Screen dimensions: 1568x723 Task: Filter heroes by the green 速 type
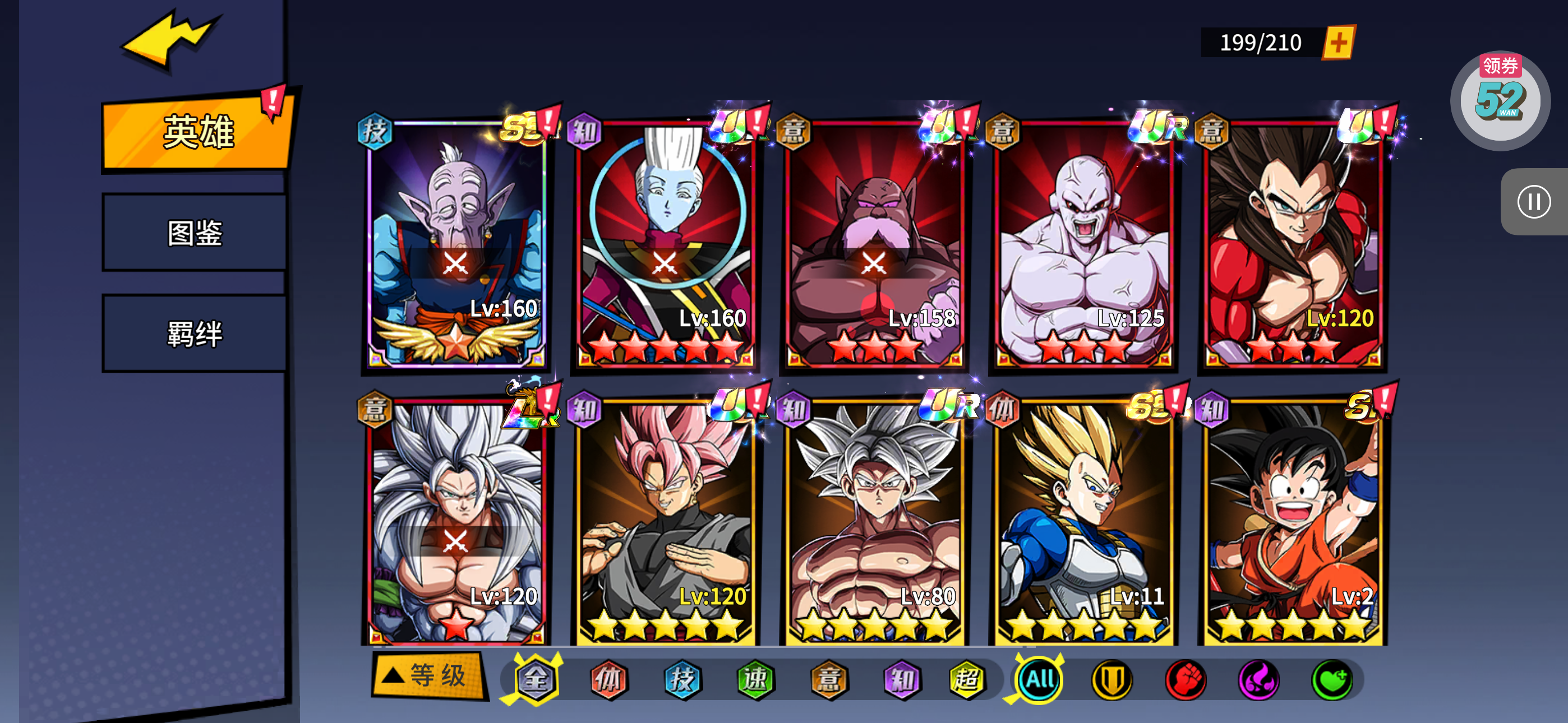point(755,679)
